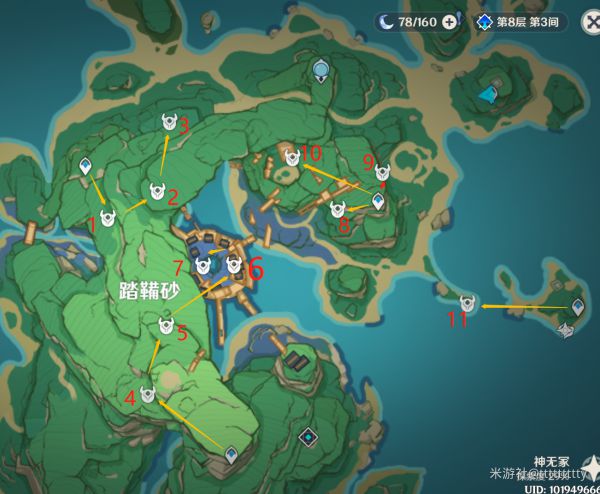This screenshot has height=494, width=600.
Task: Pick enemy marker numbered 4
Action: [x=148, y=394]
